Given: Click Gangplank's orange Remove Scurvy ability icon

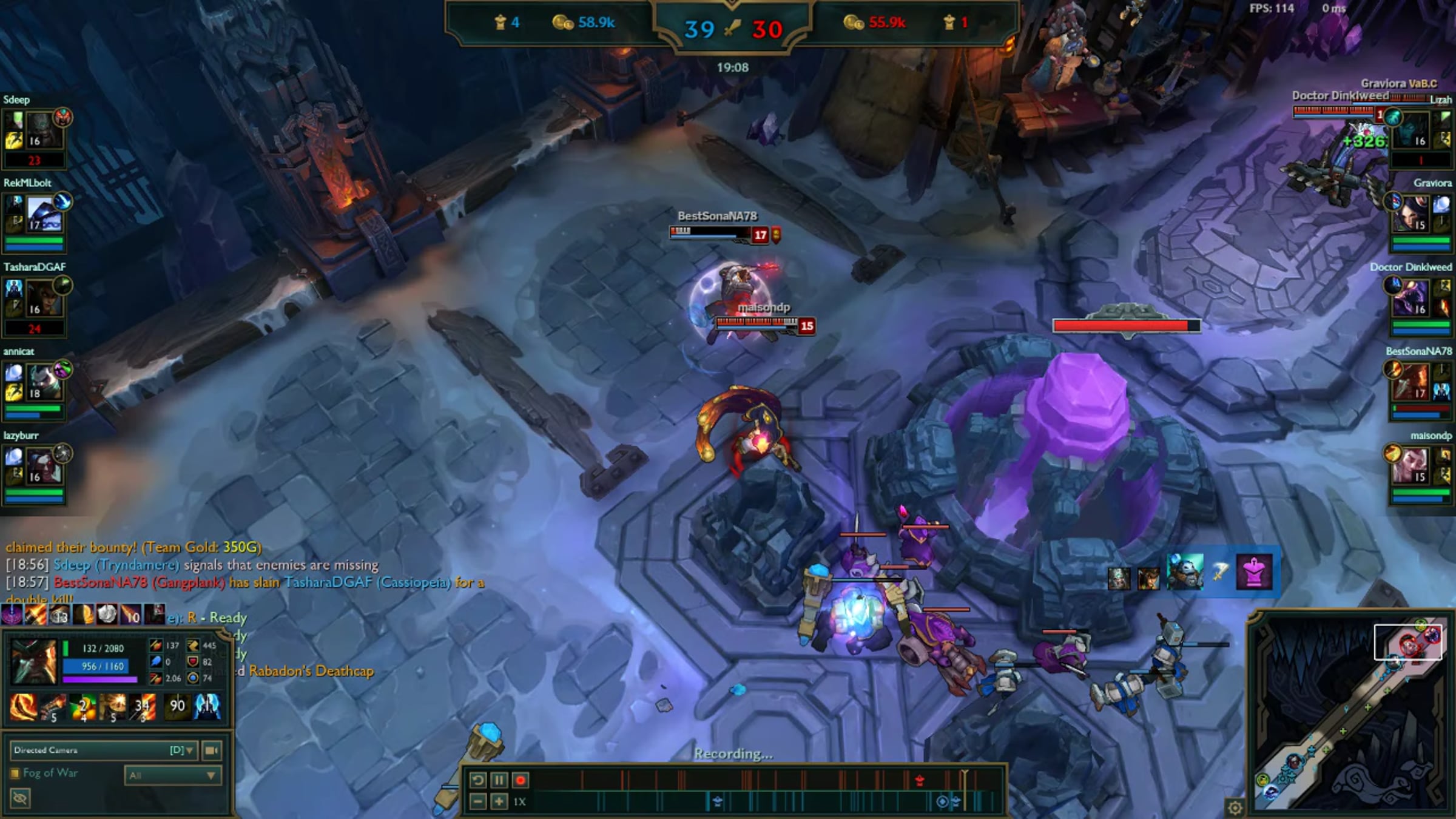Looking at the screenshot, I should (83, 707).
